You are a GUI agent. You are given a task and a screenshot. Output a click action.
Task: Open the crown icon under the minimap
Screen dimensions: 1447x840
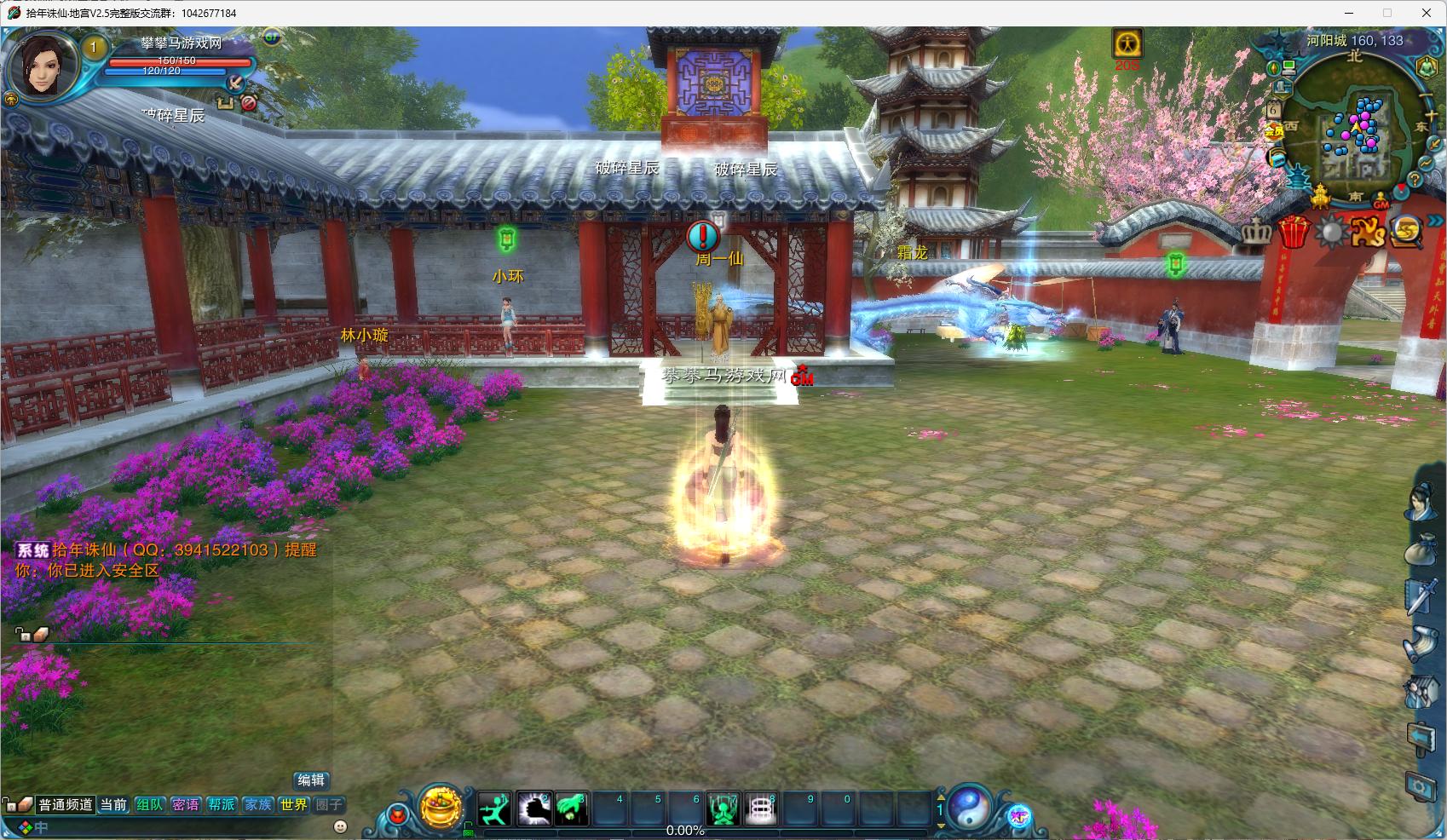(1255, 232)
